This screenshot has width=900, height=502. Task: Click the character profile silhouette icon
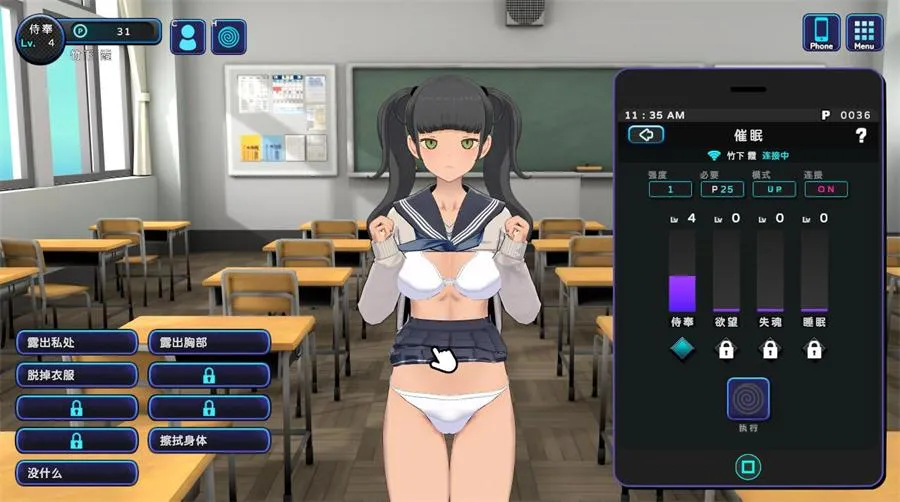point(188,37)
